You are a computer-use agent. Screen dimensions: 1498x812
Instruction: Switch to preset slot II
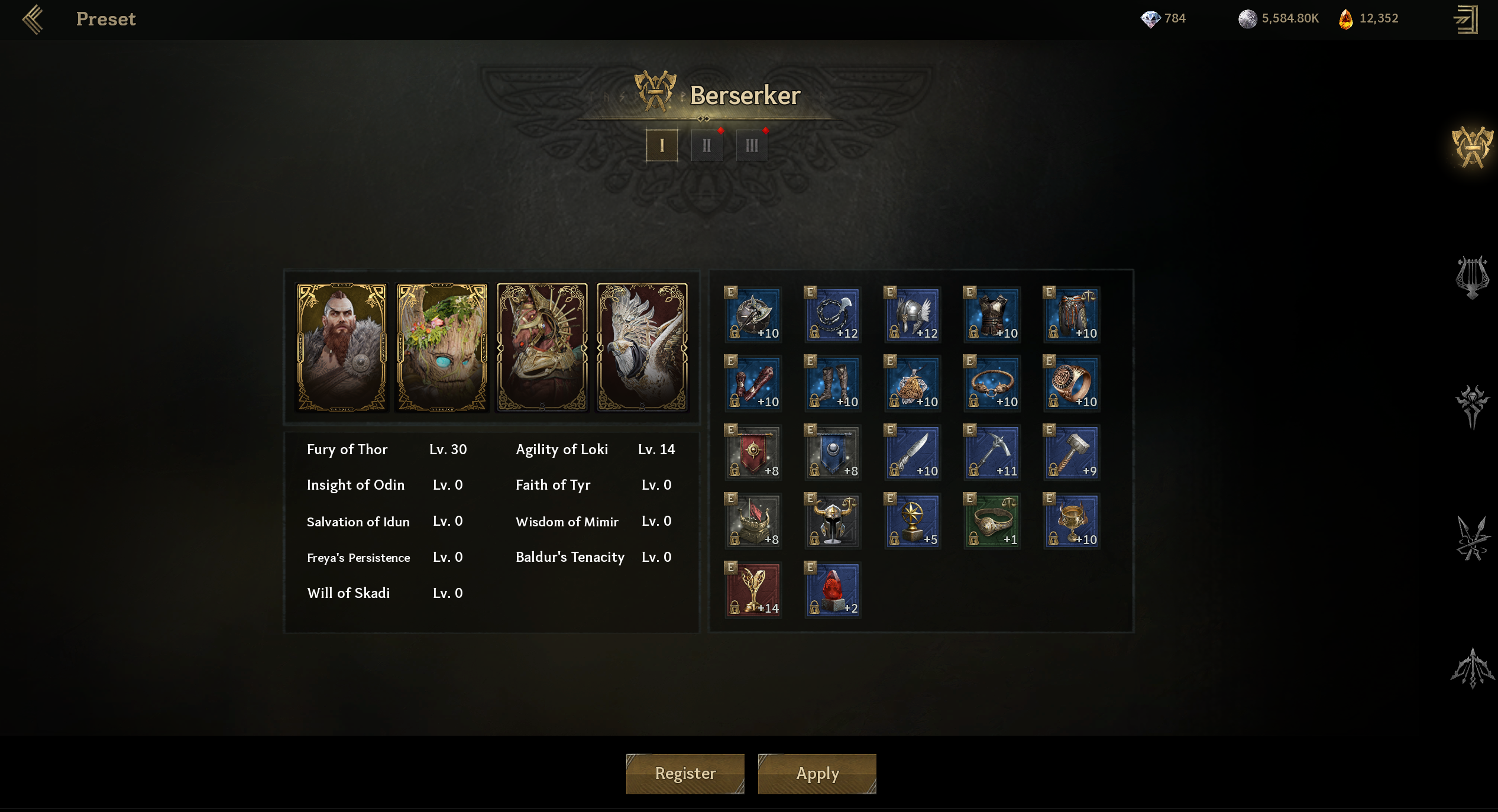[706, 145]
